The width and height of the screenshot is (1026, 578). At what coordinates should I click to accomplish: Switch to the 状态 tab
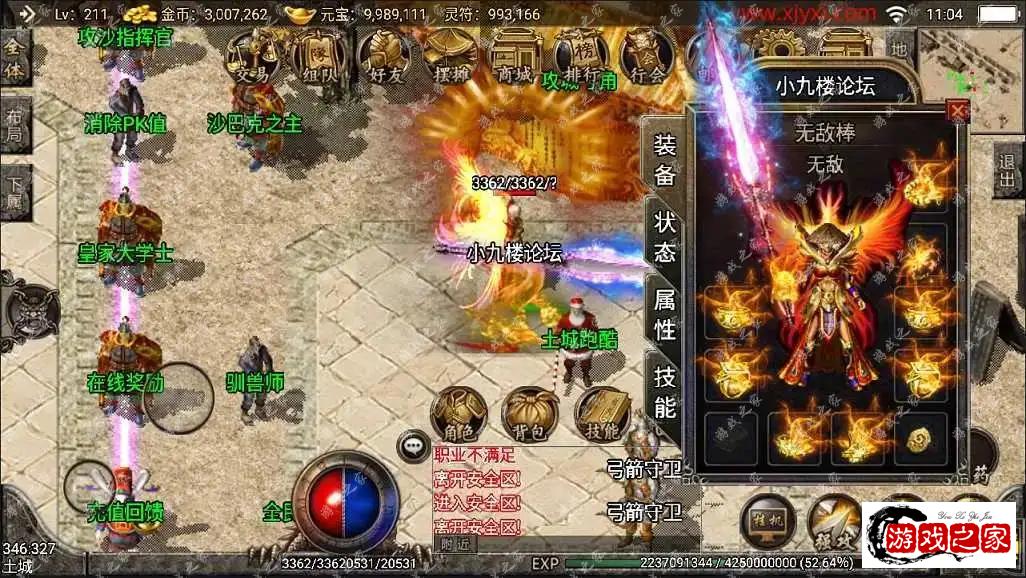point(665,236)
